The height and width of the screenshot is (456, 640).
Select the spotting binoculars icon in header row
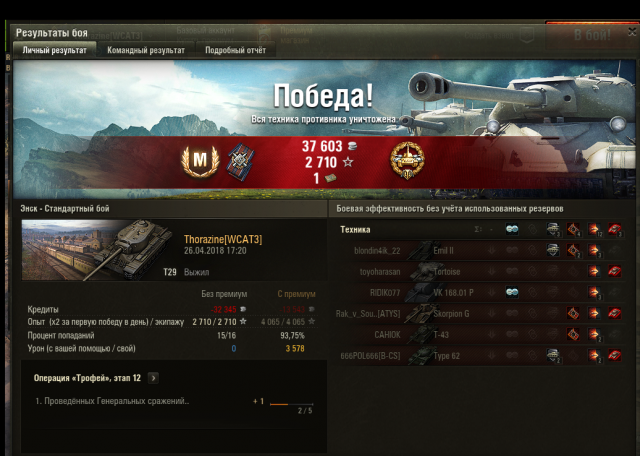[511, 229]
